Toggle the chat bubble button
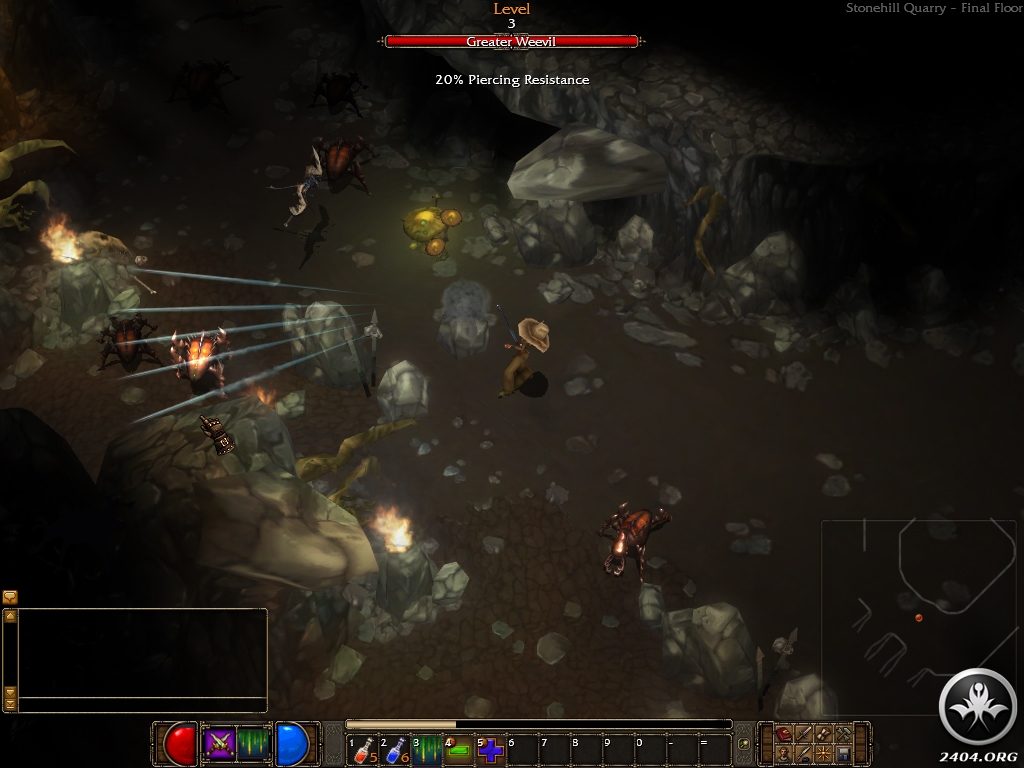 [x=10, y=597]
